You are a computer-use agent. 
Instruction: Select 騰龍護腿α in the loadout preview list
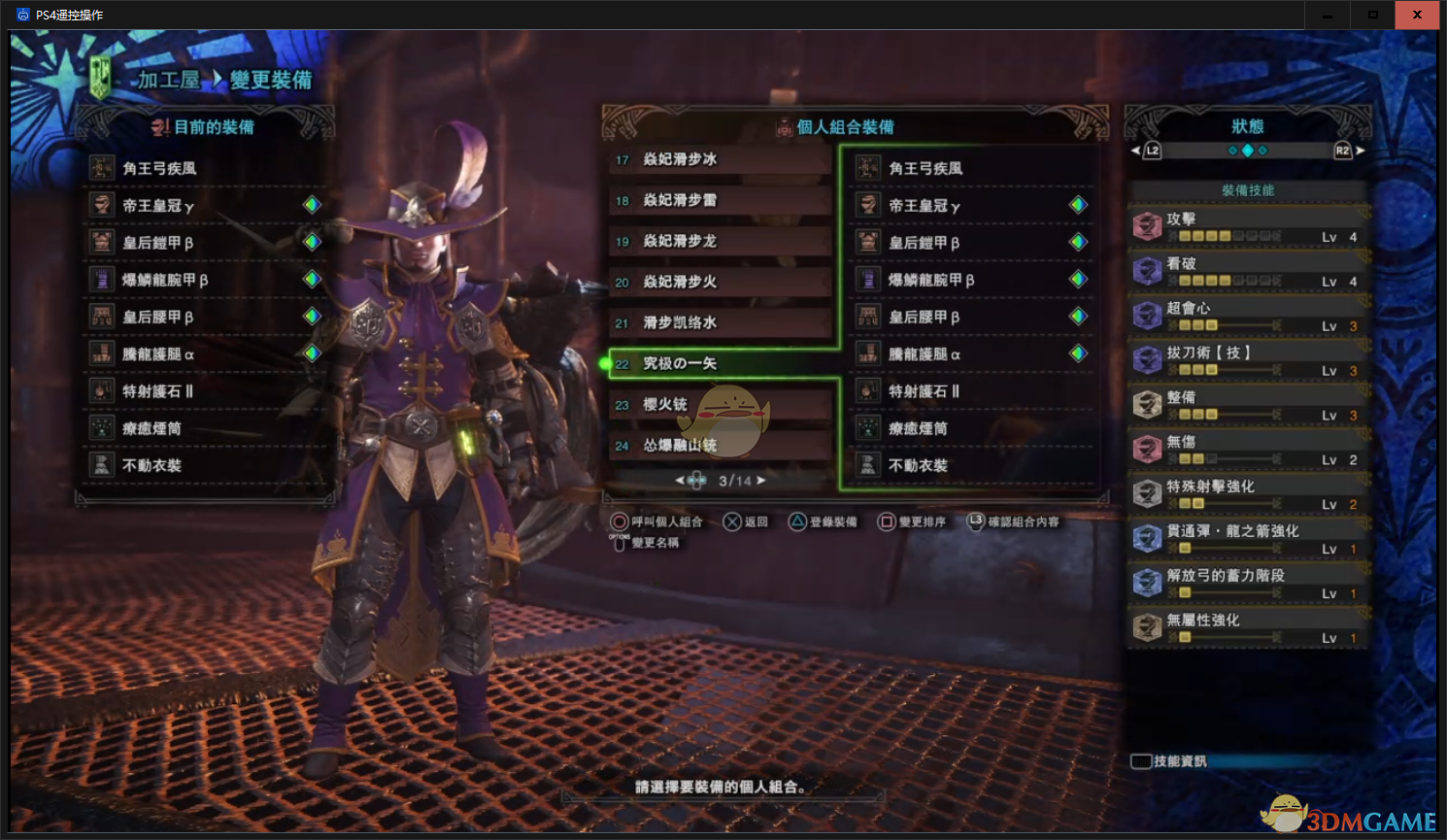(x=925, y=354)
